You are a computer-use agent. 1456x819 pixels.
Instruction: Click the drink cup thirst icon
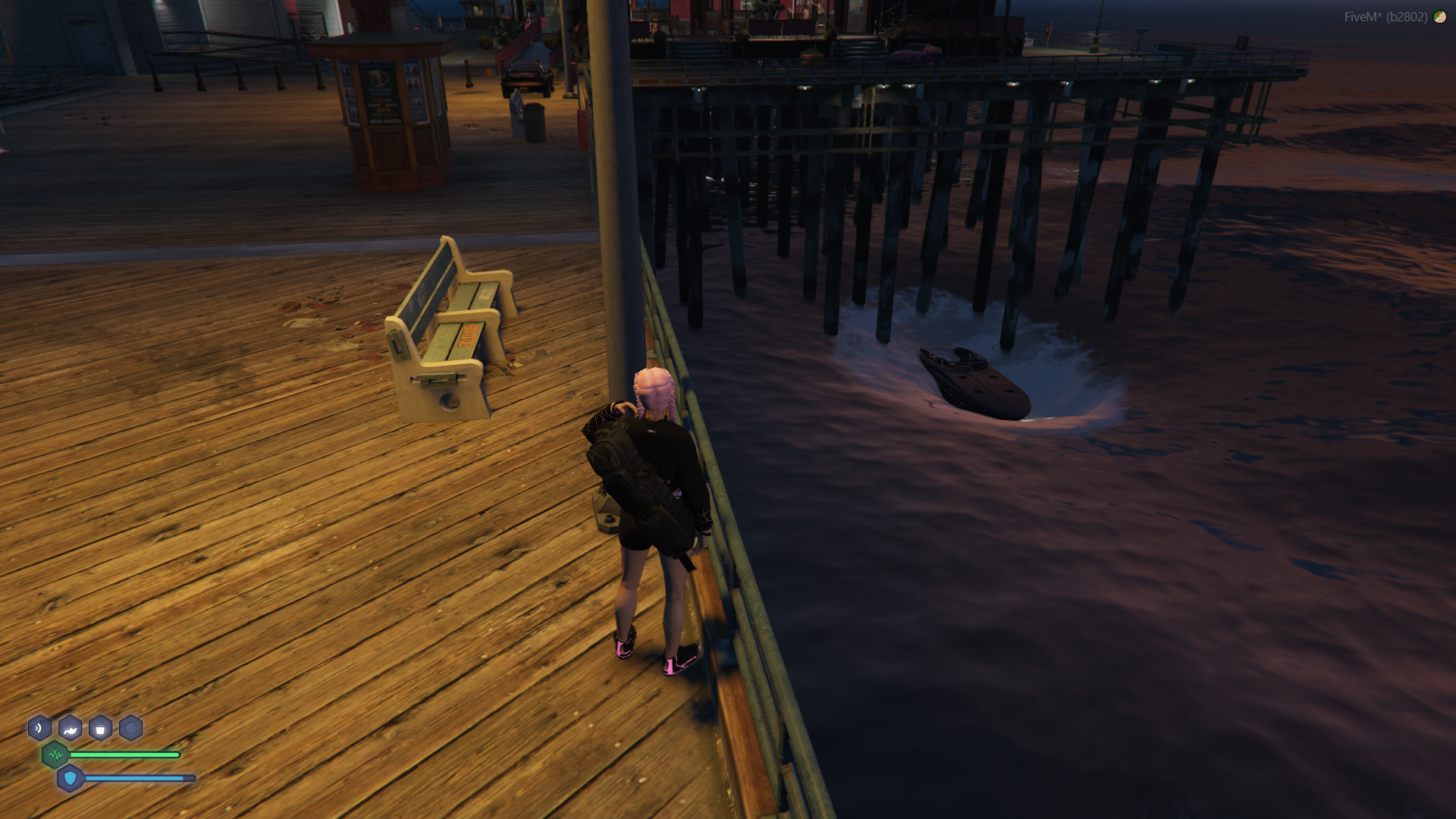[100, 729]
